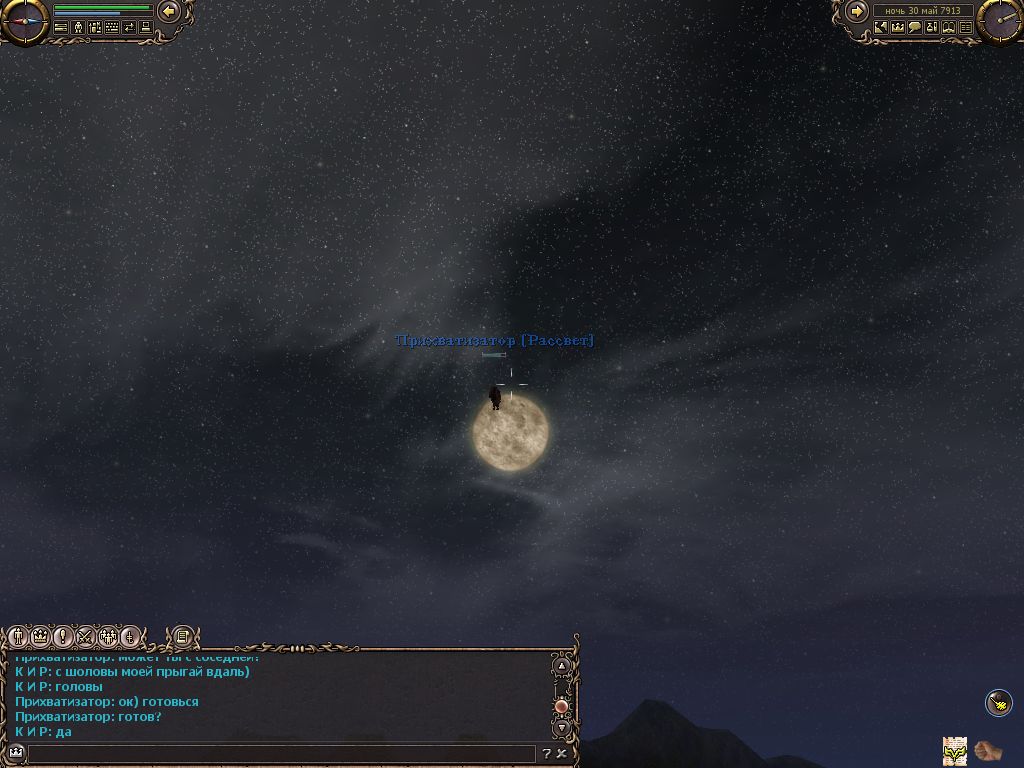Viewport: 1024px width, 768px height.
Task: Open chat help question mark
Action: (x=546, y=753)
